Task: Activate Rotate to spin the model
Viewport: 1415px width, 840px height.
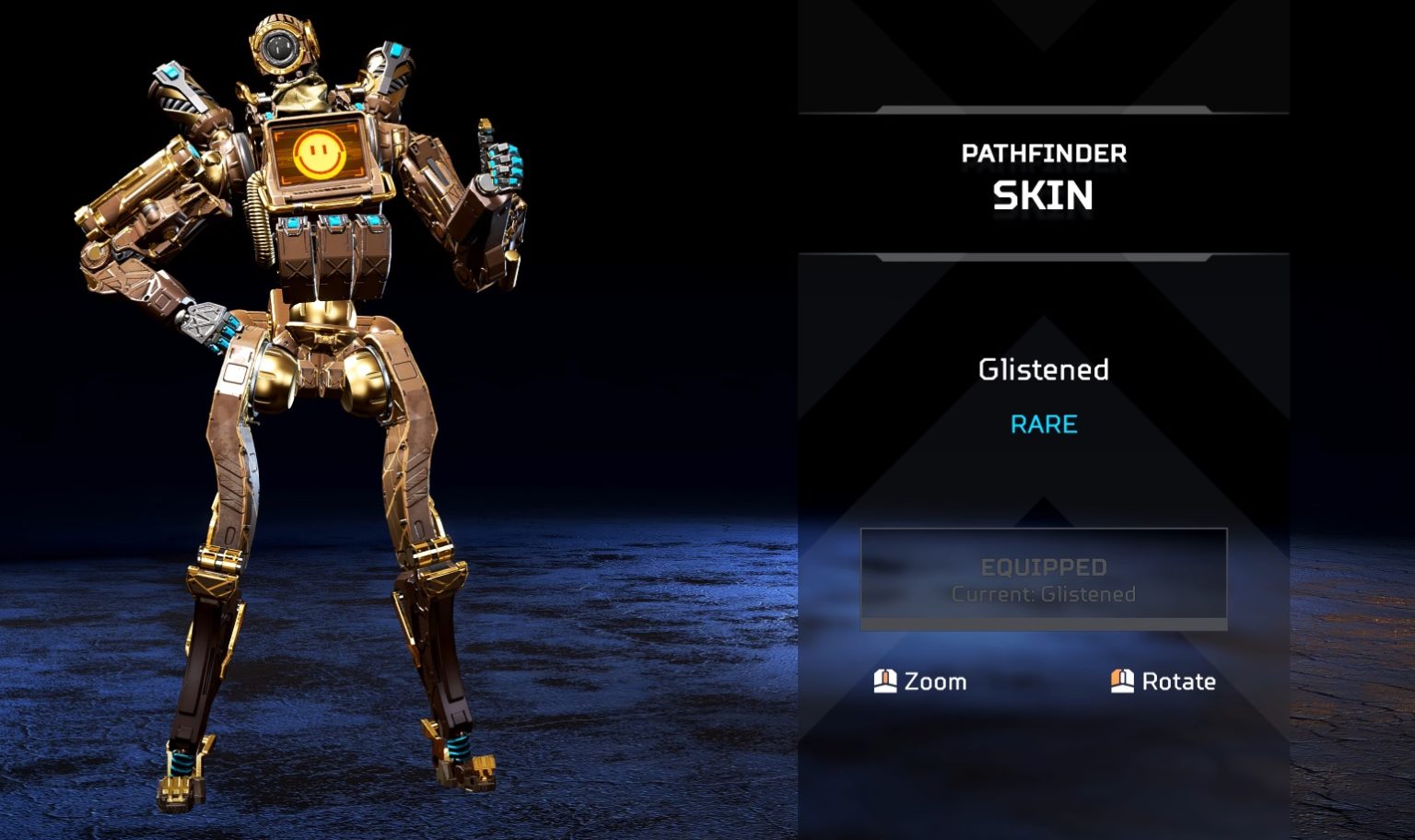Action: pos(1177,682)
